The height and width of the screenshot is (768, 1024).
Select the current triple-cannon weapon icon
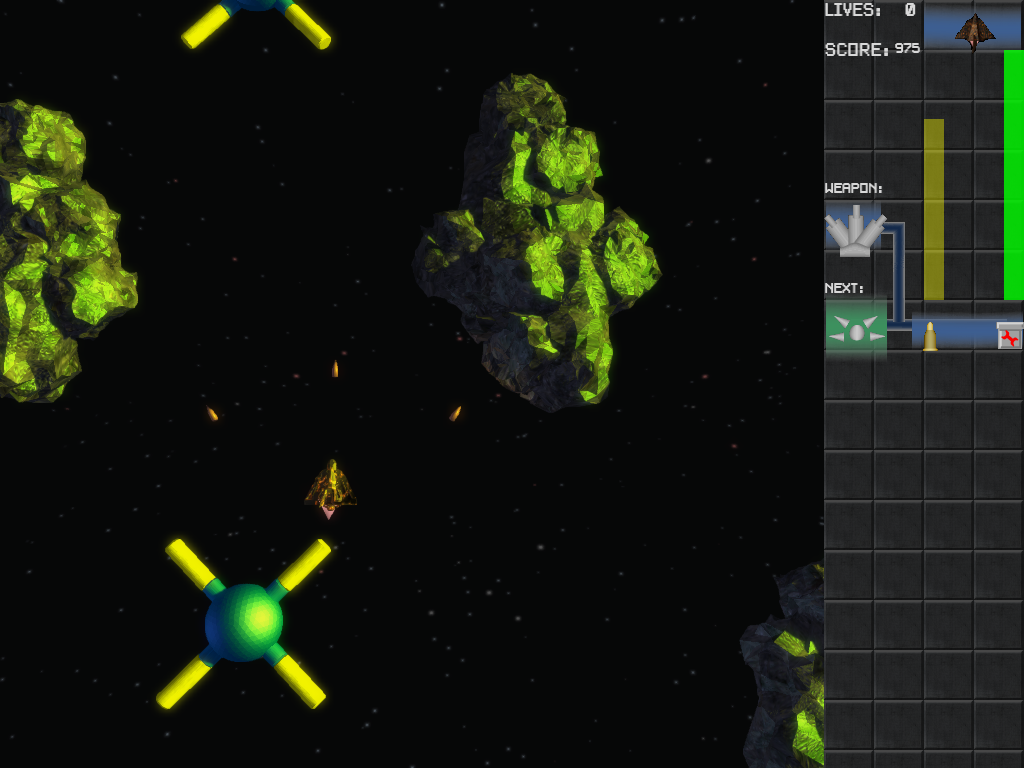(x=854, y=230)
